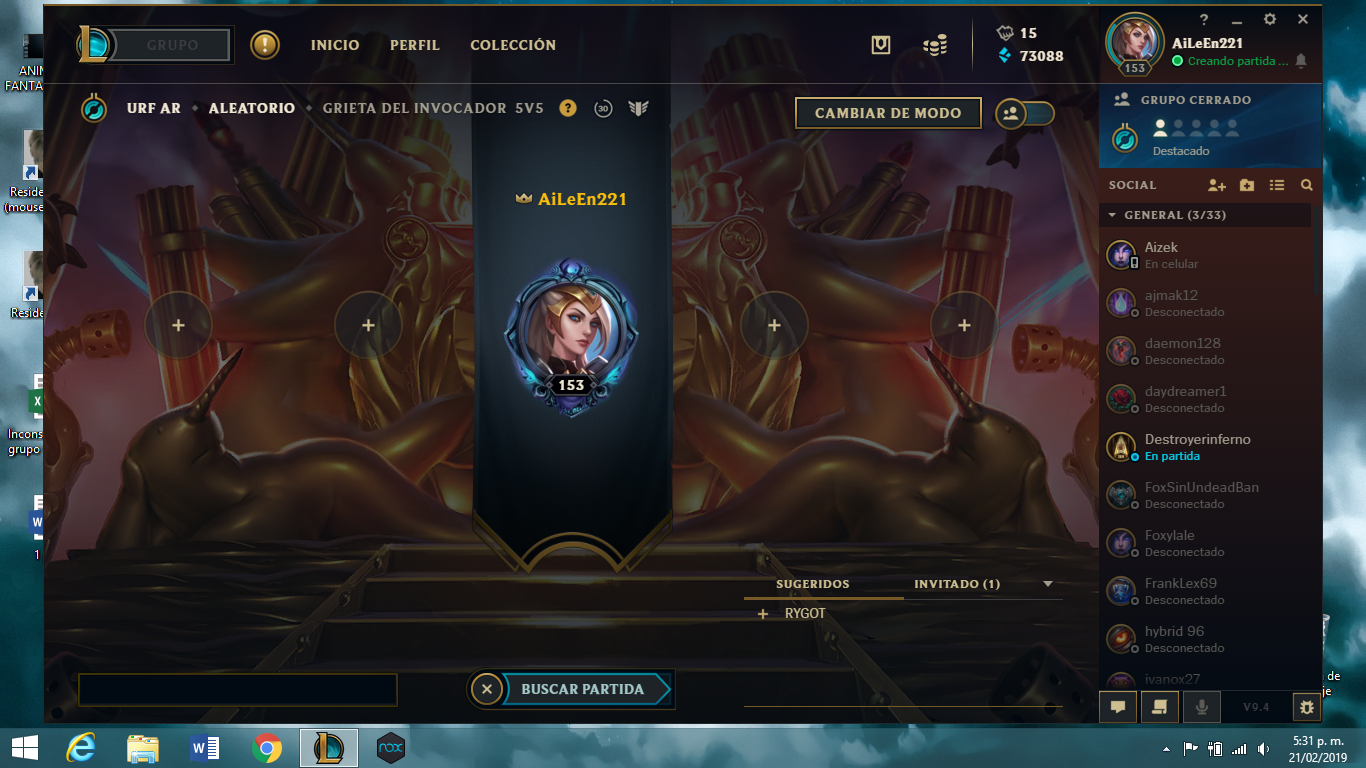
Task: Click the microphone voice chat icon
Action: click(x=1201, y=706)
